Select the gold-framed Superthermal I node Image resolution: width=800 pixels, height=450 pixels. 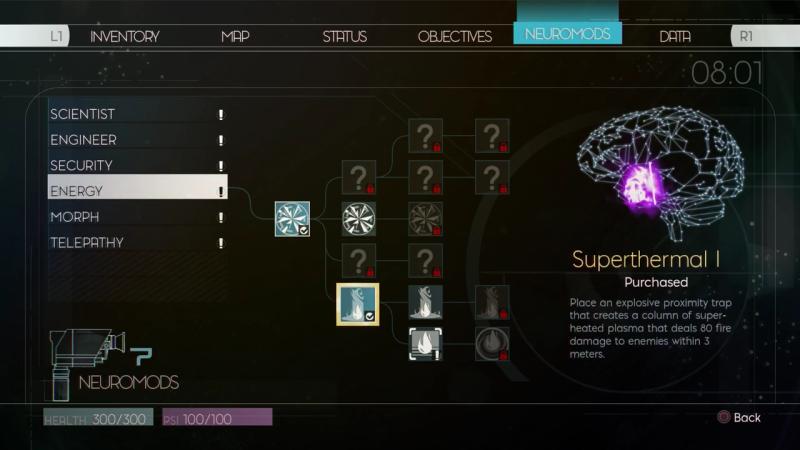358,302
